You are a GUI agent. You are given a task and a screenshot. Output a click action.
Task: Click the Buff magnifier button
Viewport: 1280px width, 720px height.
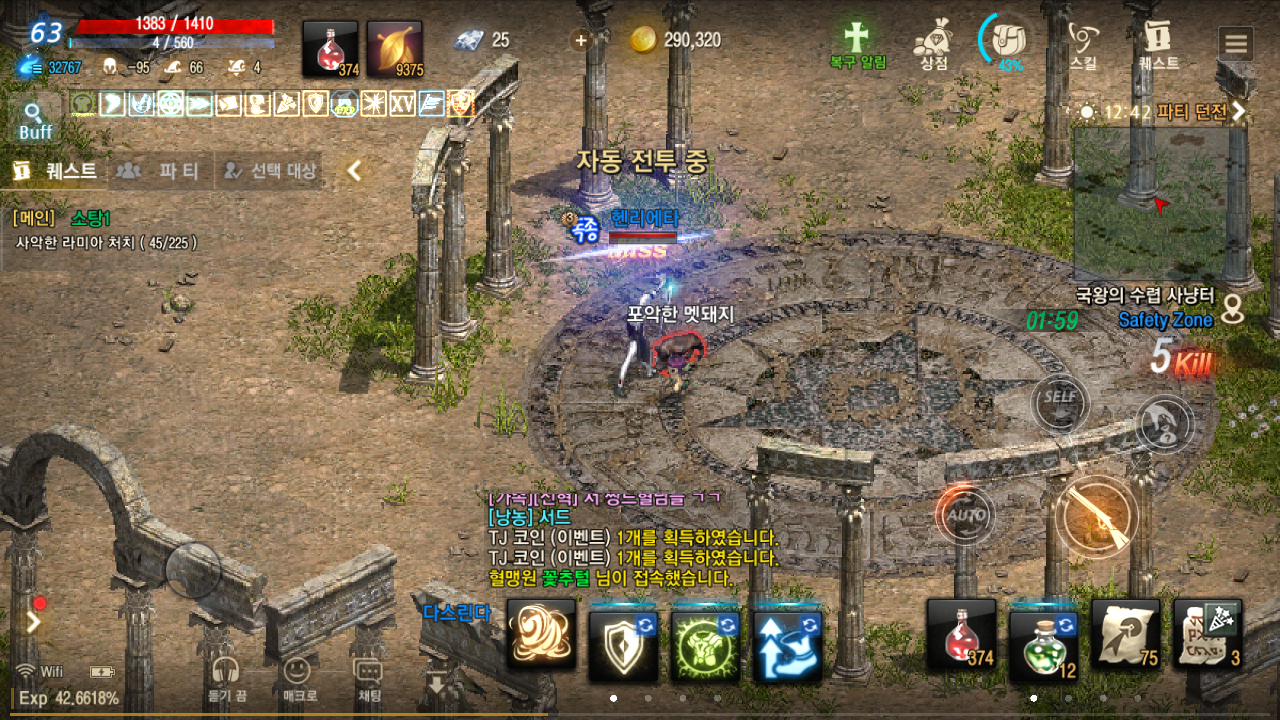[35, 120]
